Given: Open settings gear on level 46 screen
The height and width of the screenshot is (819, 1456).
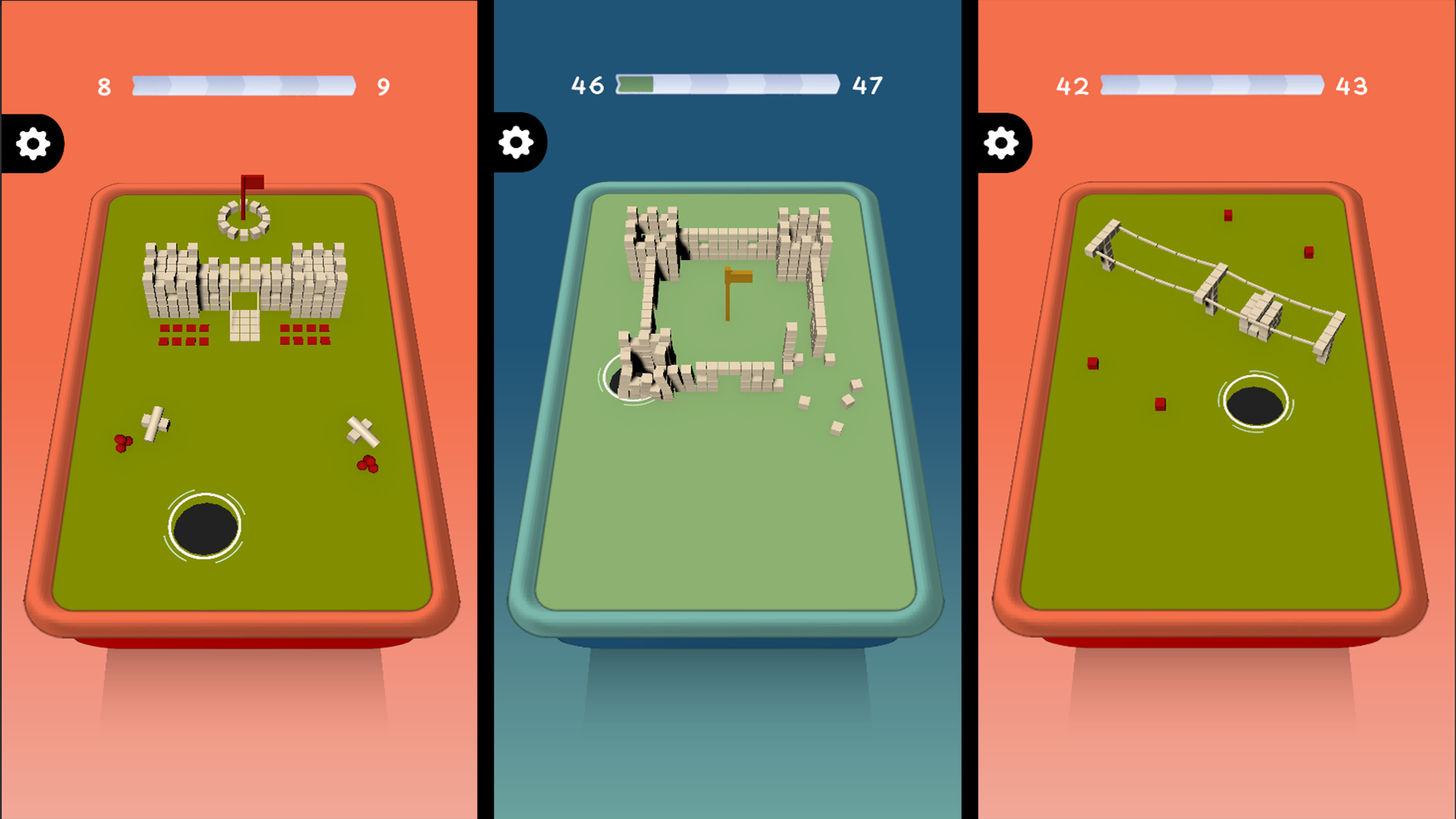Looking at the screenshot, I should click(517, 142).
